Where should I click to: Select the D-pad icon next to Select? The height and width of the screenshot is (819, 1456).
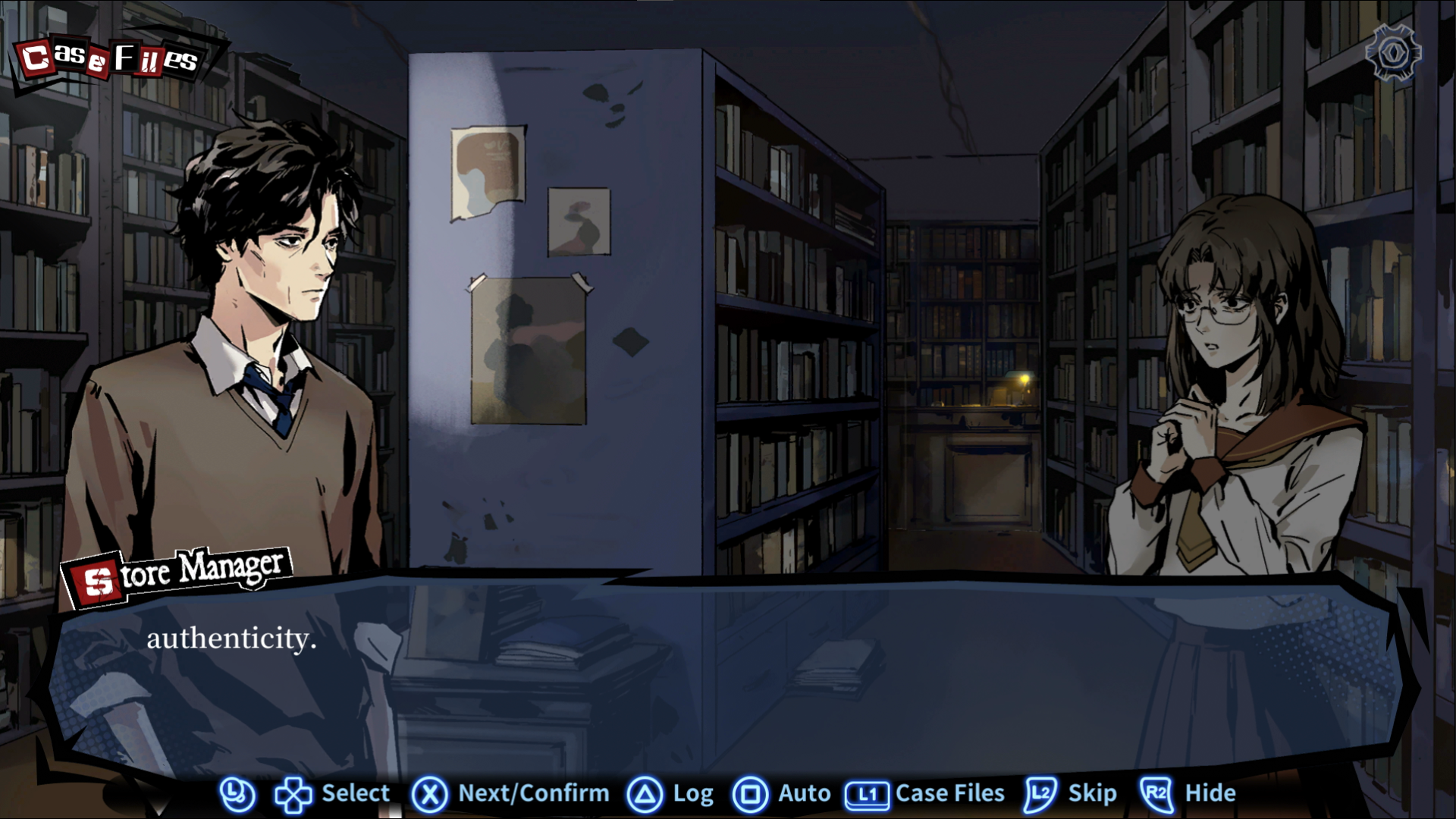click(292, 793)
